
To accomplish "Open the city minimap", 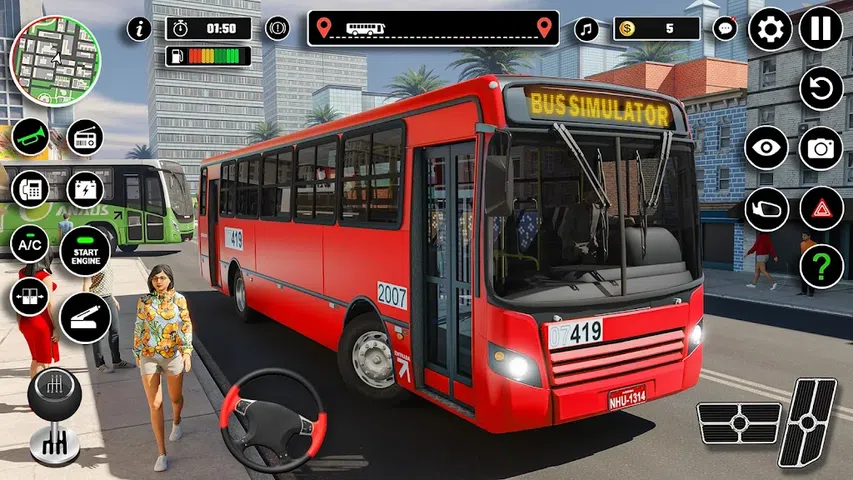I will (x=55, y=60).
